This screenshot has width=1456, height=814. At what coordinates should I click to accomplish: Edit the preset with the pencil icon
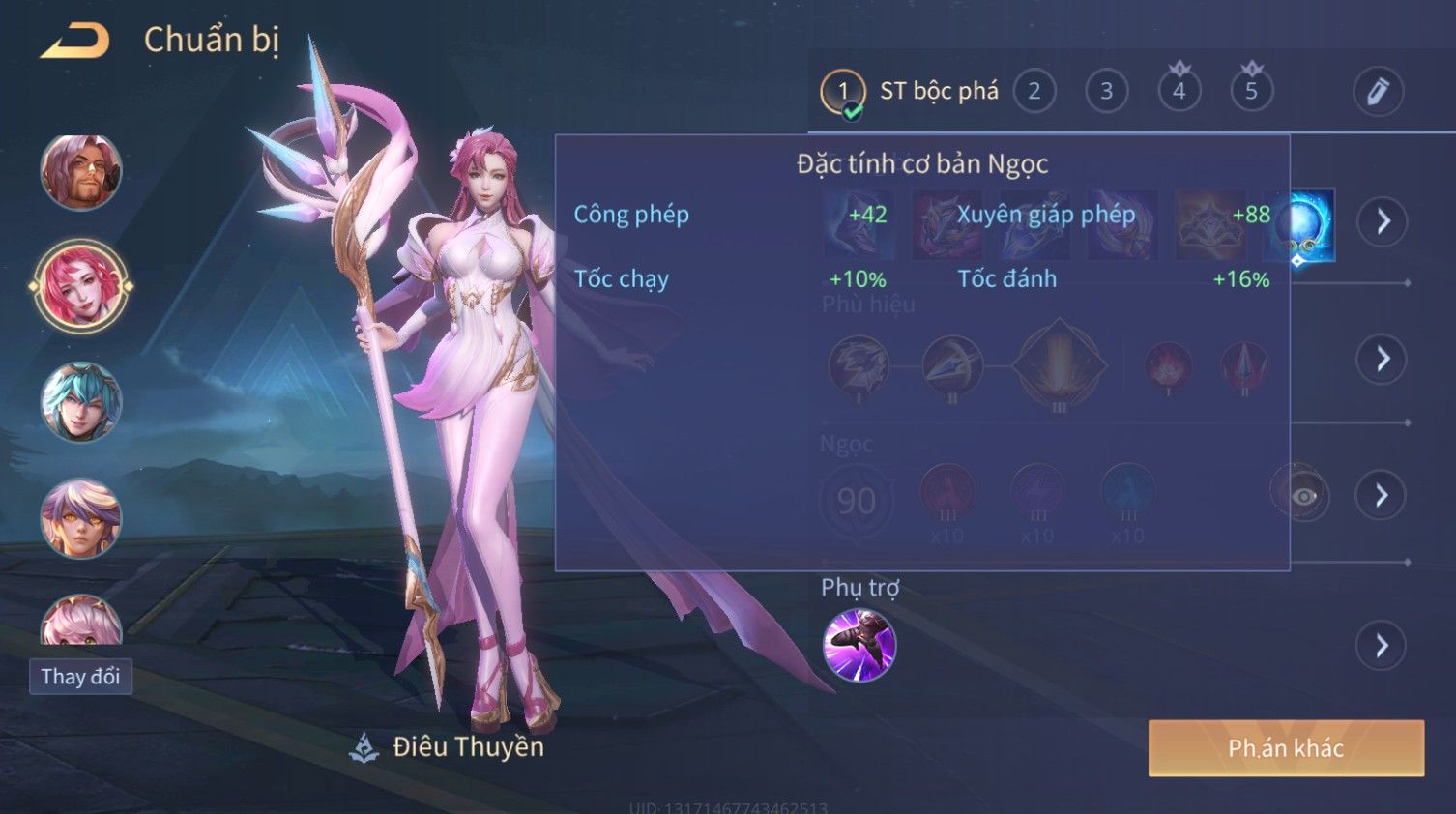[1378, 92]
